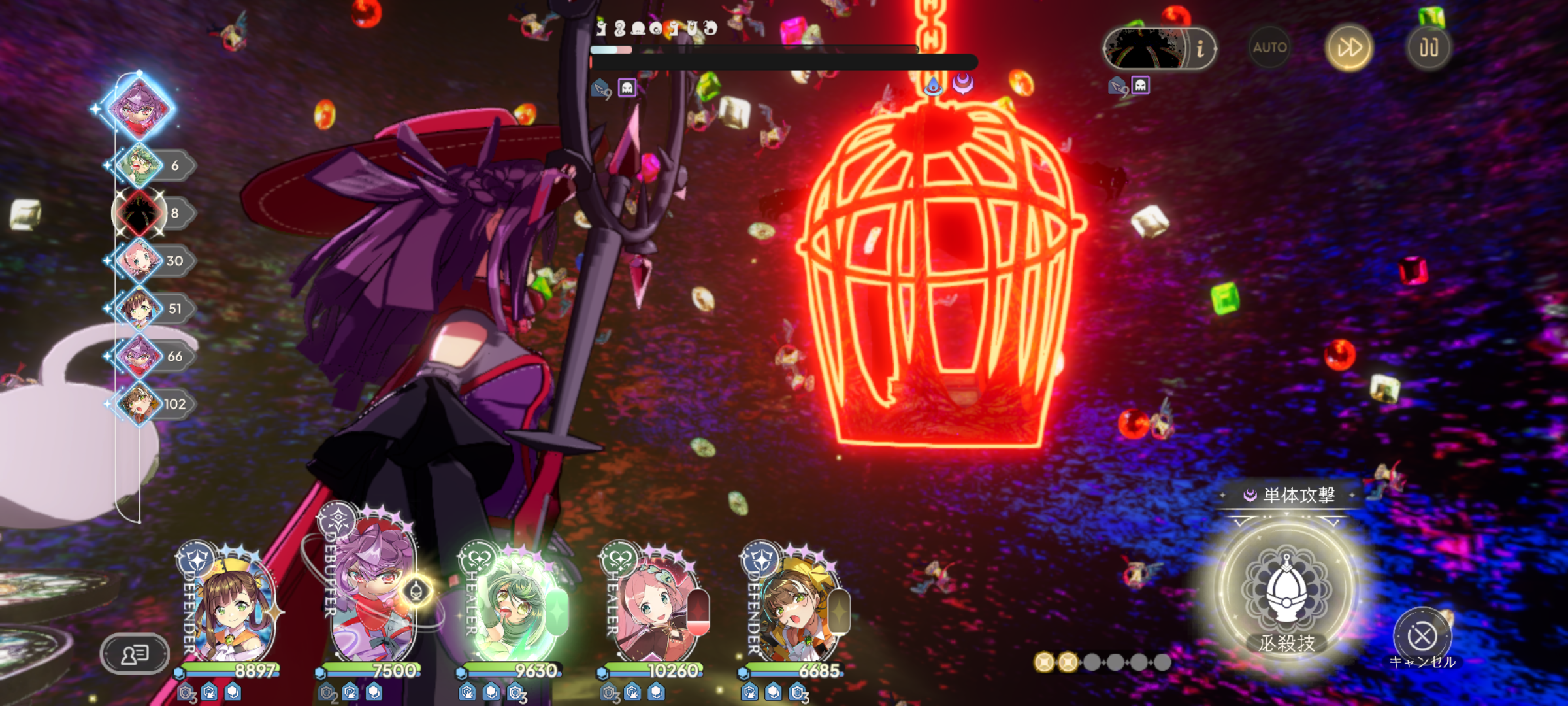This screenshot has height=706, width=1568.
Task: Inspect the ghost status icon under boss bar
Action: click(x=627, y=88)
